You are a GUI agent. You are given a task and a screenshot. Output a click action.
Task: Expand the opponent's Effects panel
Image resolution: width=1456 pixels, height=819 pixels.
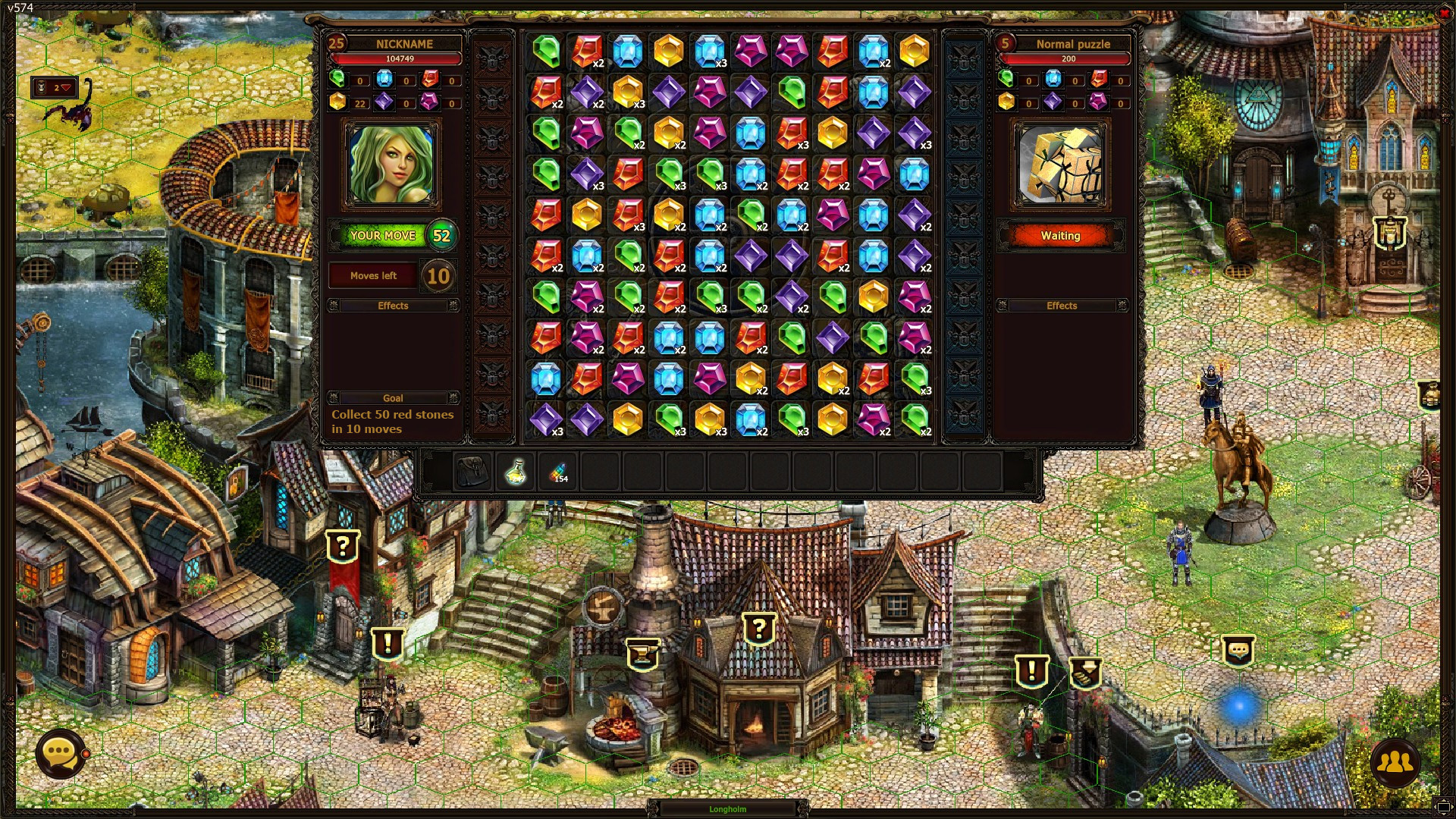click(1062, 305)
